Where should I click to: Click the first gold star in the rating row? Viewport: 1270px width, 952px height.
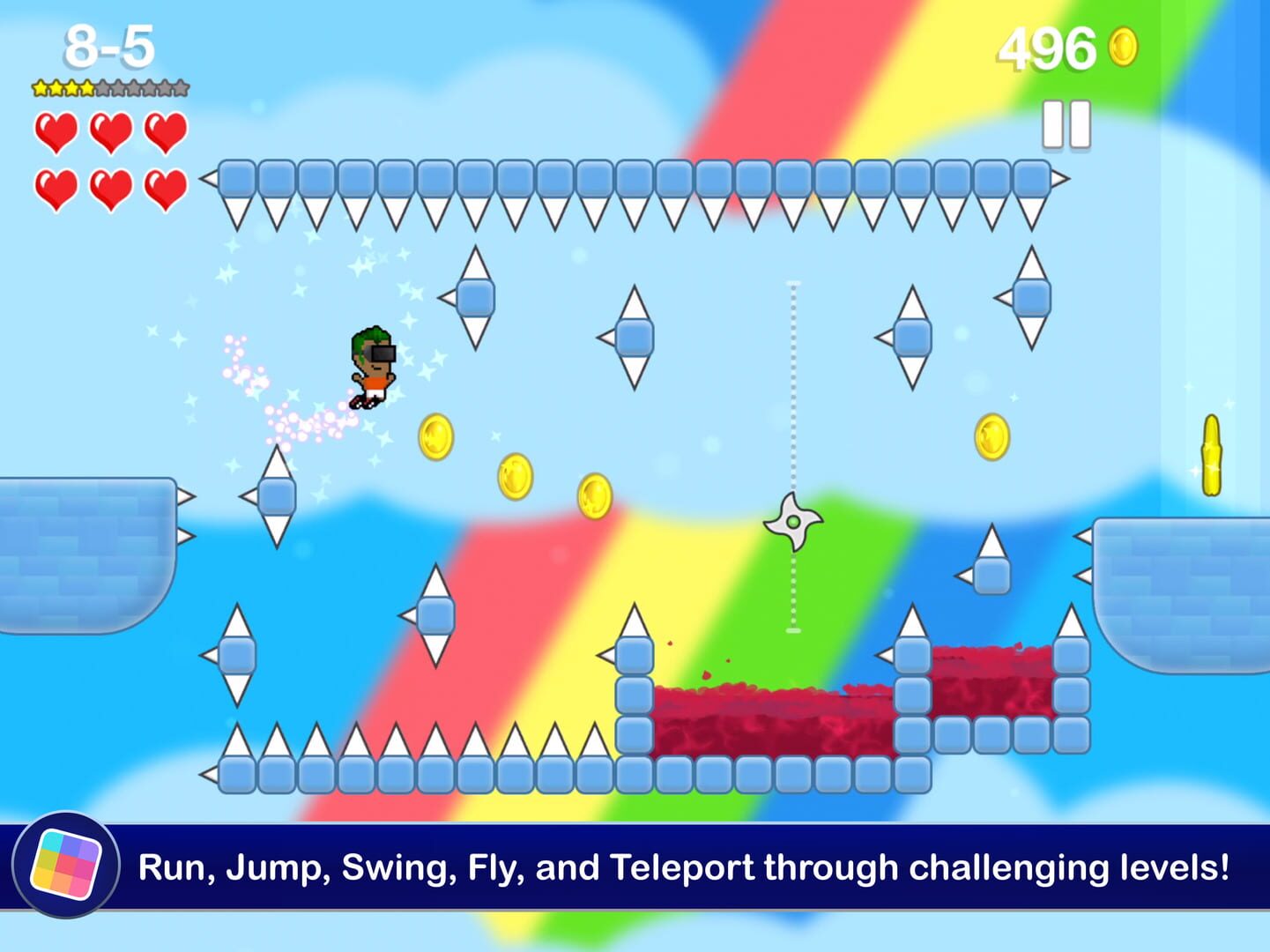point(41,88)
